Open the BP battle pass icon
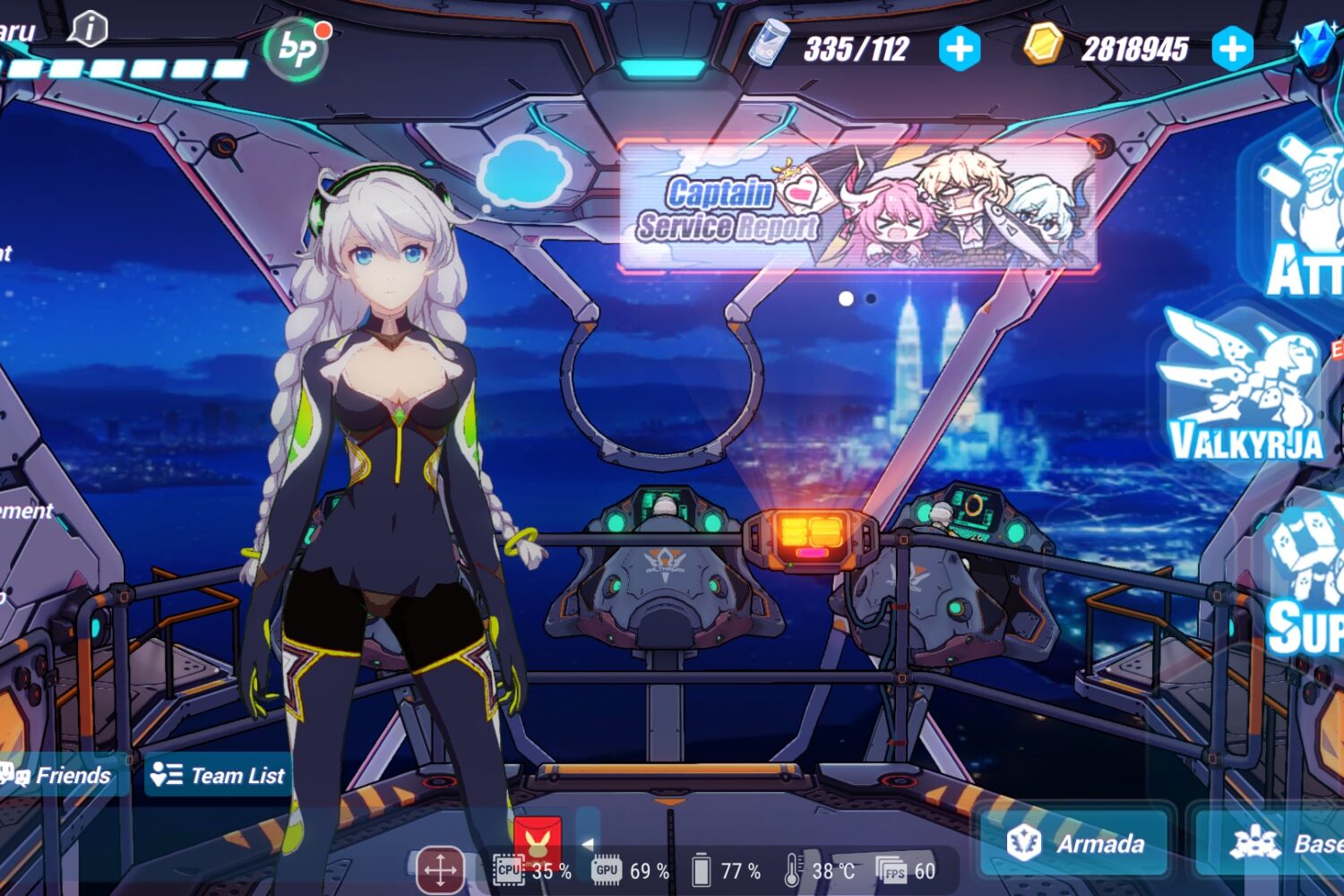Image resolution: width=1344 pixels, height=896 pixels. (x=297, y=47)
